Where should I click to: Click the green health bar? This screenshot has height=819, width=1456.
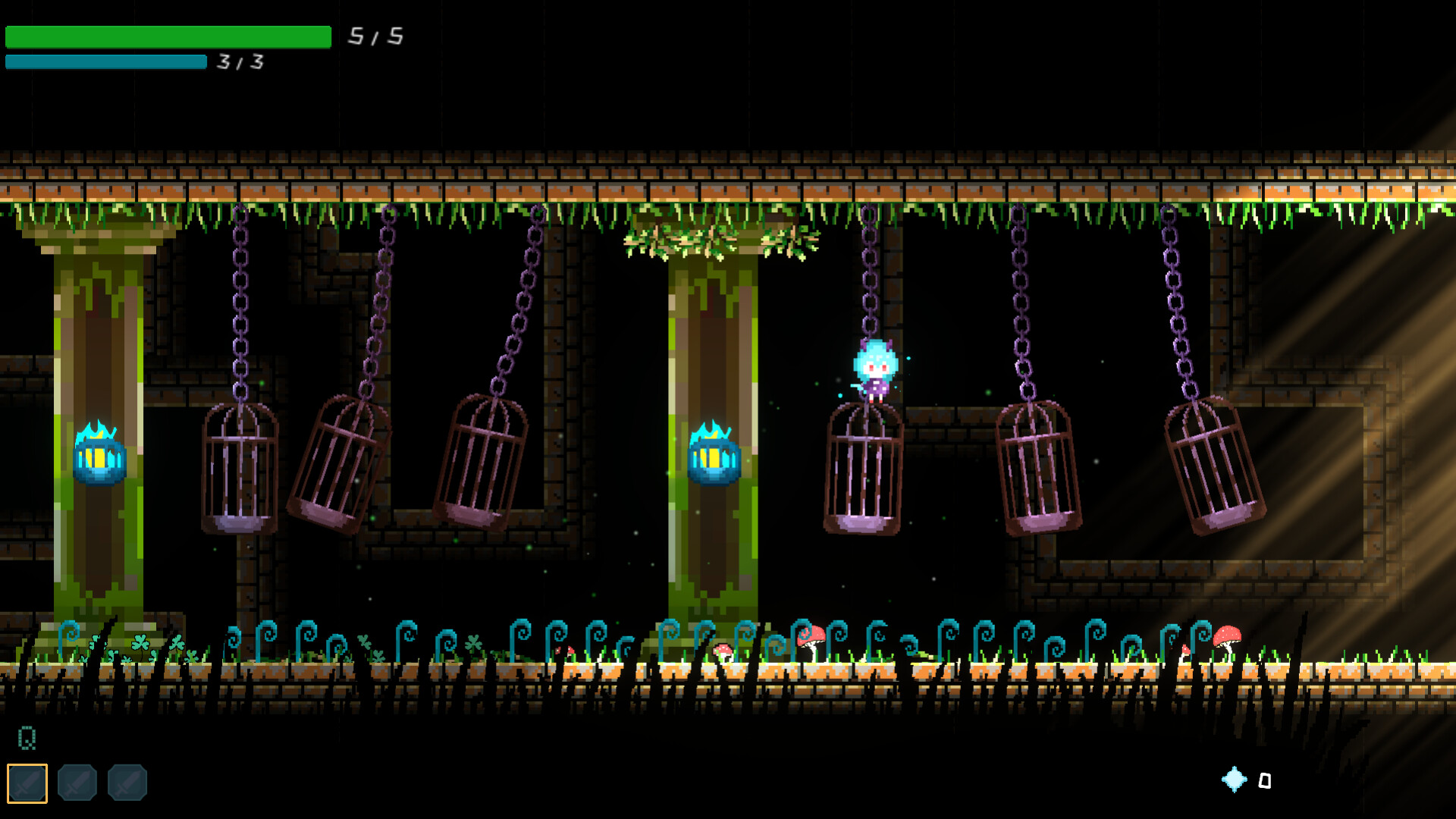(167, 35)
